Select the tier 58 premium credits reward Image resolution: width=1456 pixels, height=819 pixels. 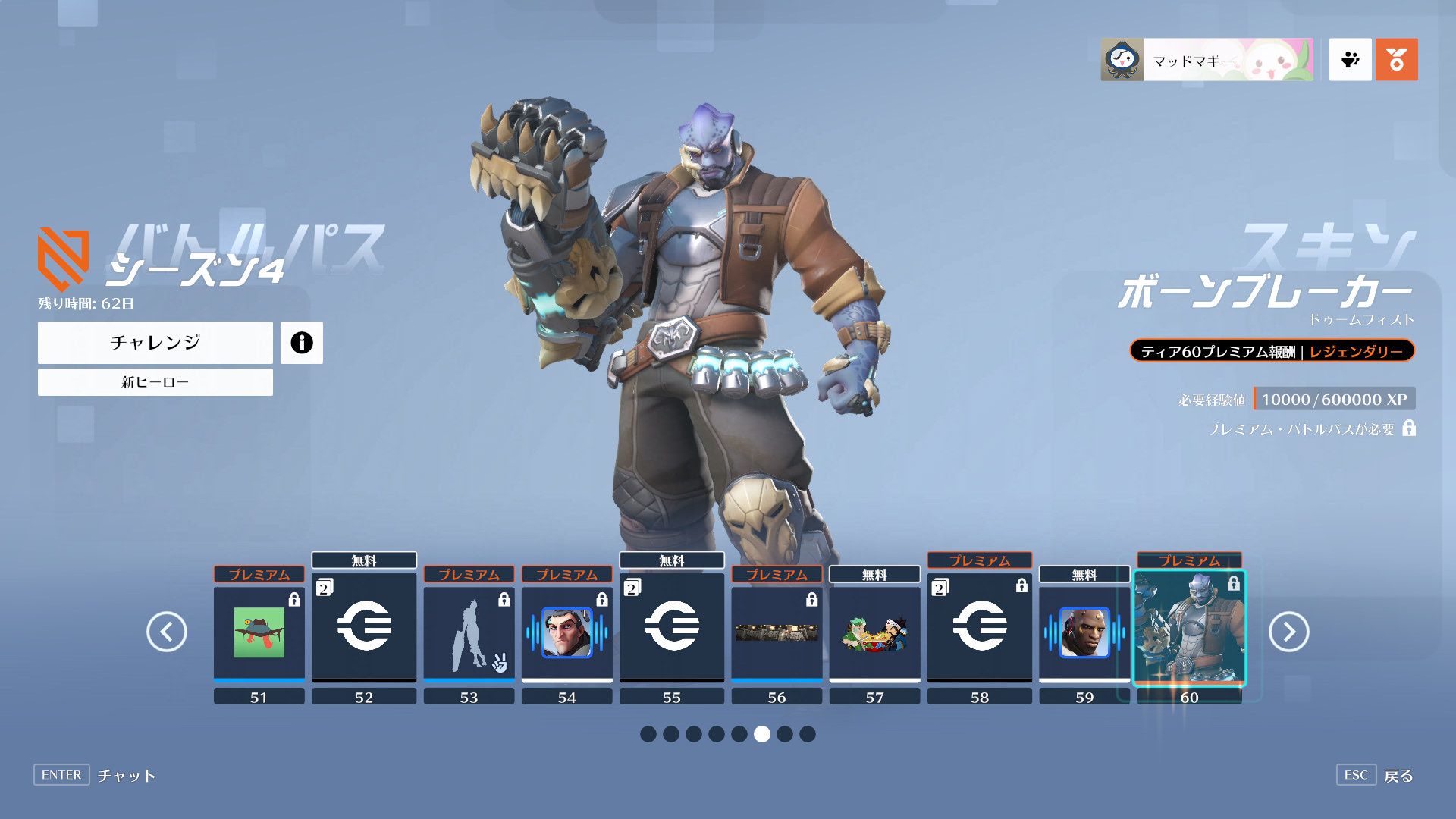(x=980, y=626)
